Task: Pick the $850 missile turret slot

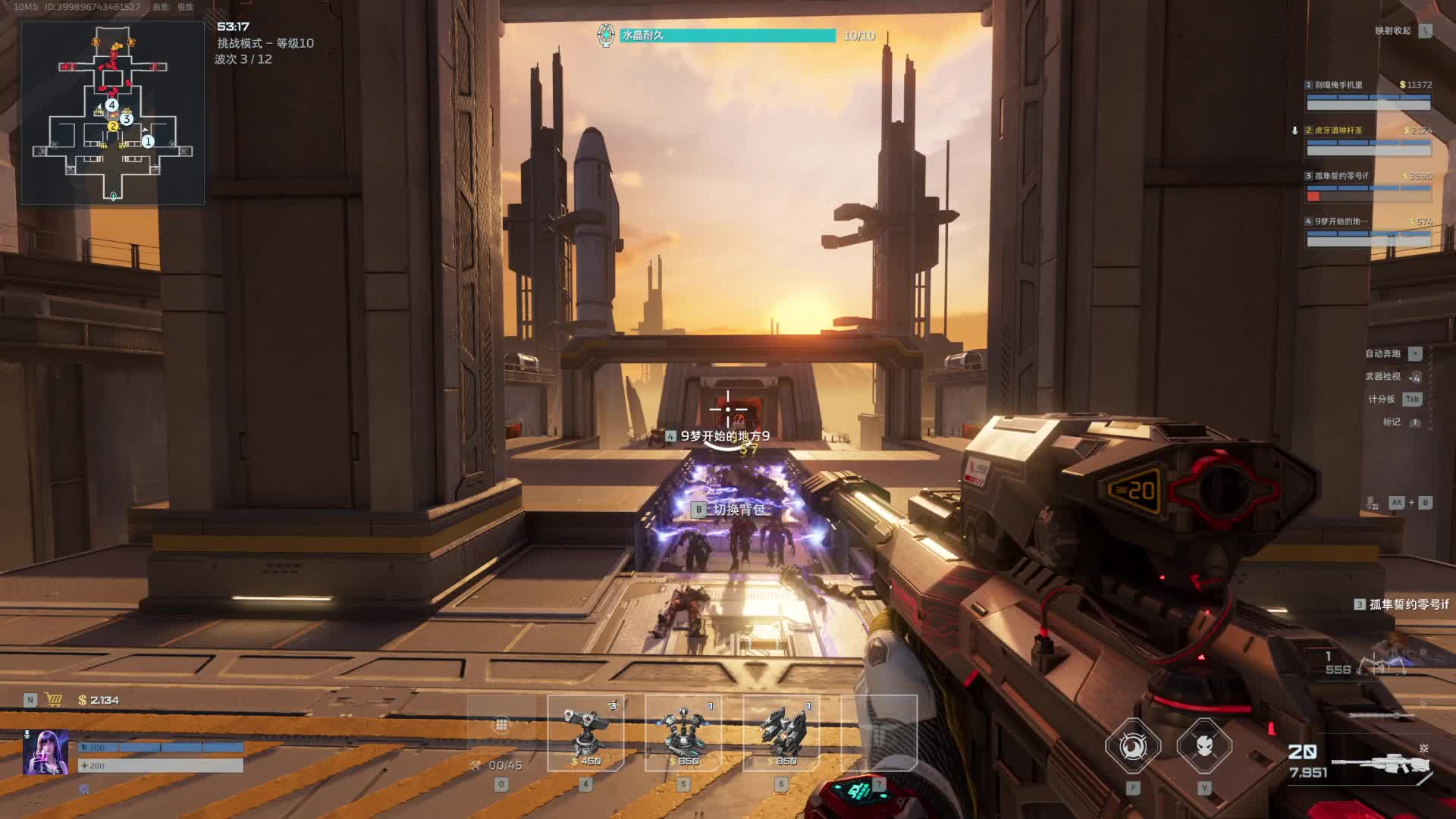Action: click(781, 733)
